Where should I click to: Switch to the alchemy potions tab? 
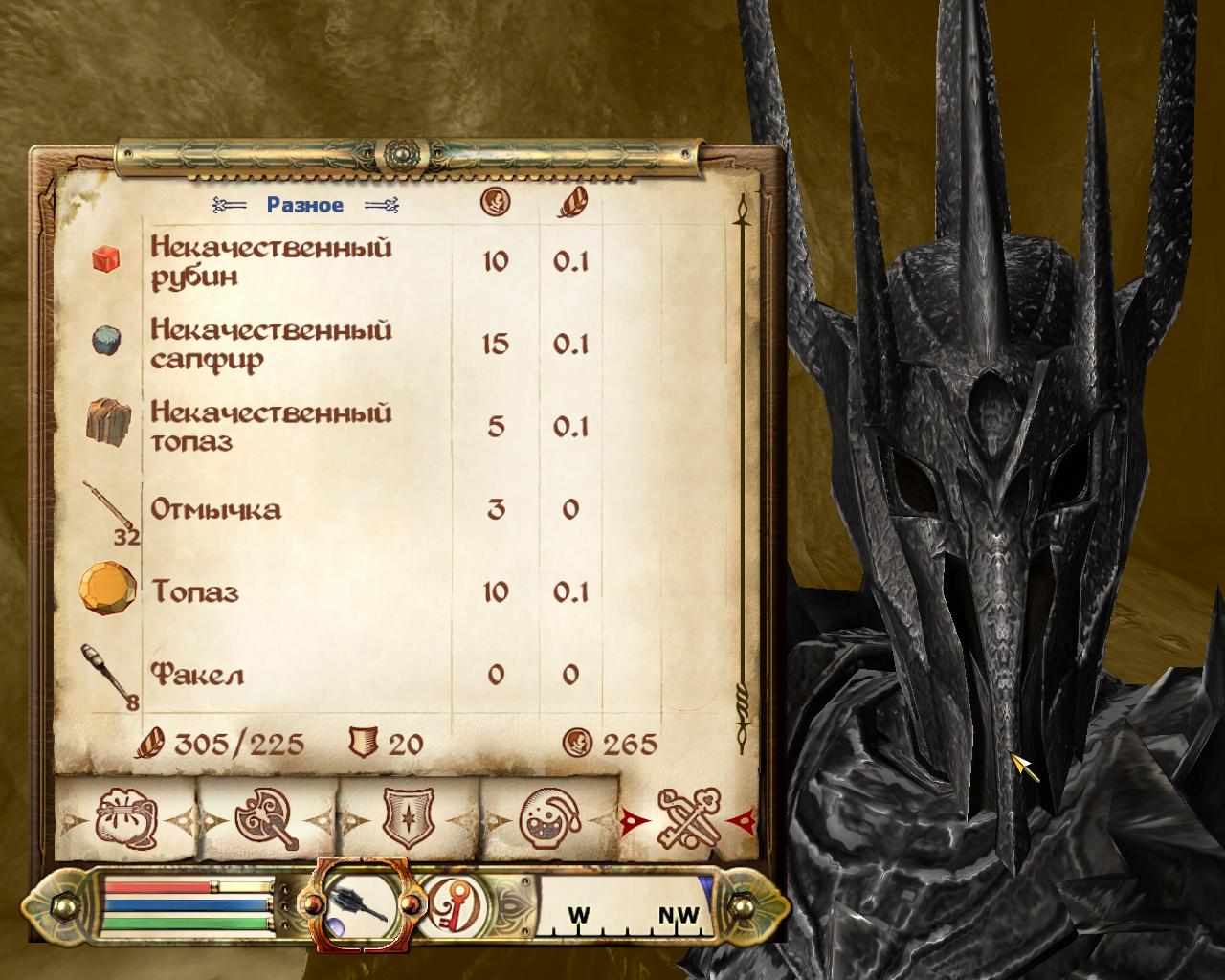click(x=548, y=818)
